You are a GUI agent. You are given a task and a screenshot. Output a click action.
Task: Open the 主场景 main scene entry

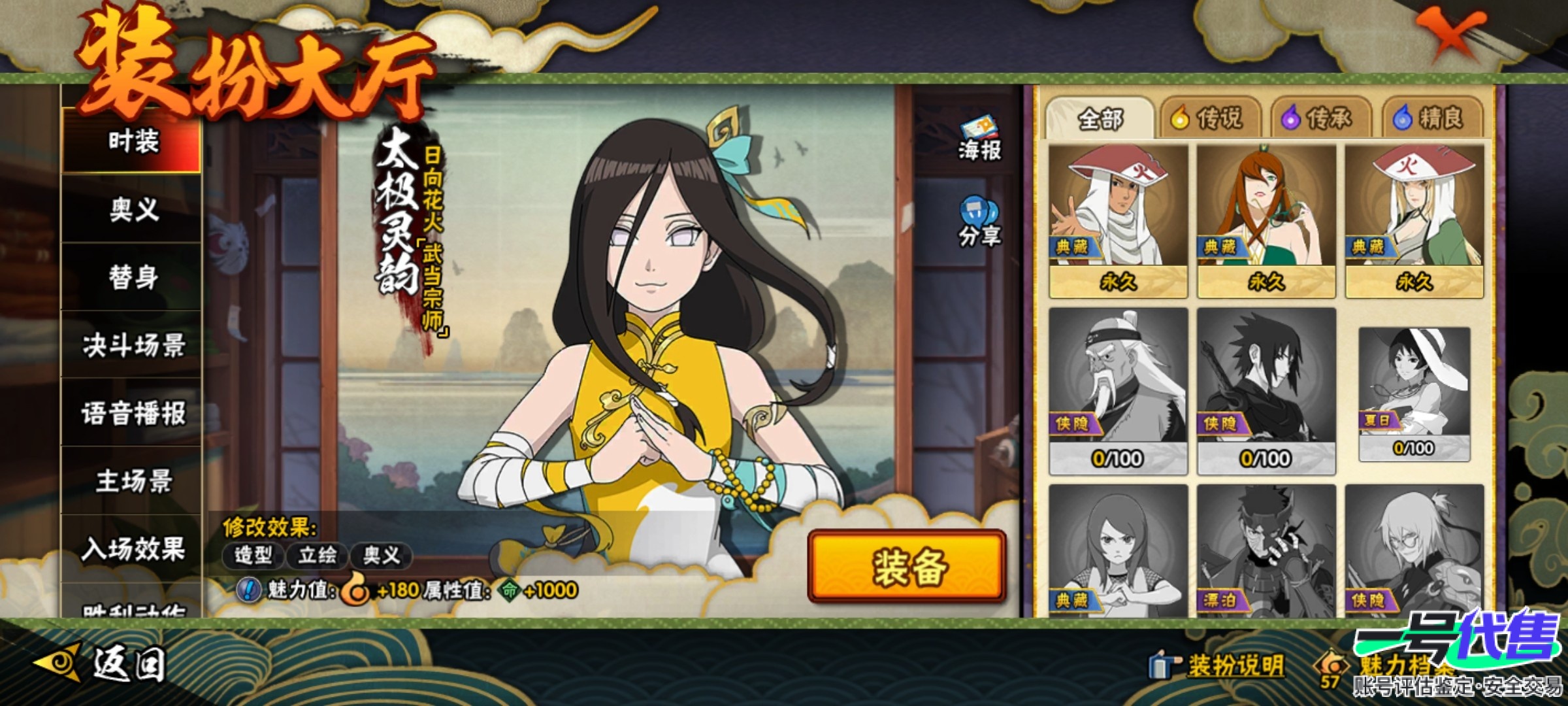tap(133, 481)
